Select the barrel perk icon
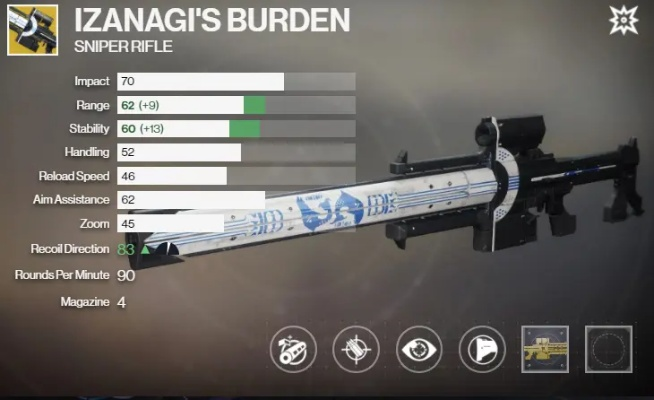This screenshot has width=654, height=400. point(293,349)
